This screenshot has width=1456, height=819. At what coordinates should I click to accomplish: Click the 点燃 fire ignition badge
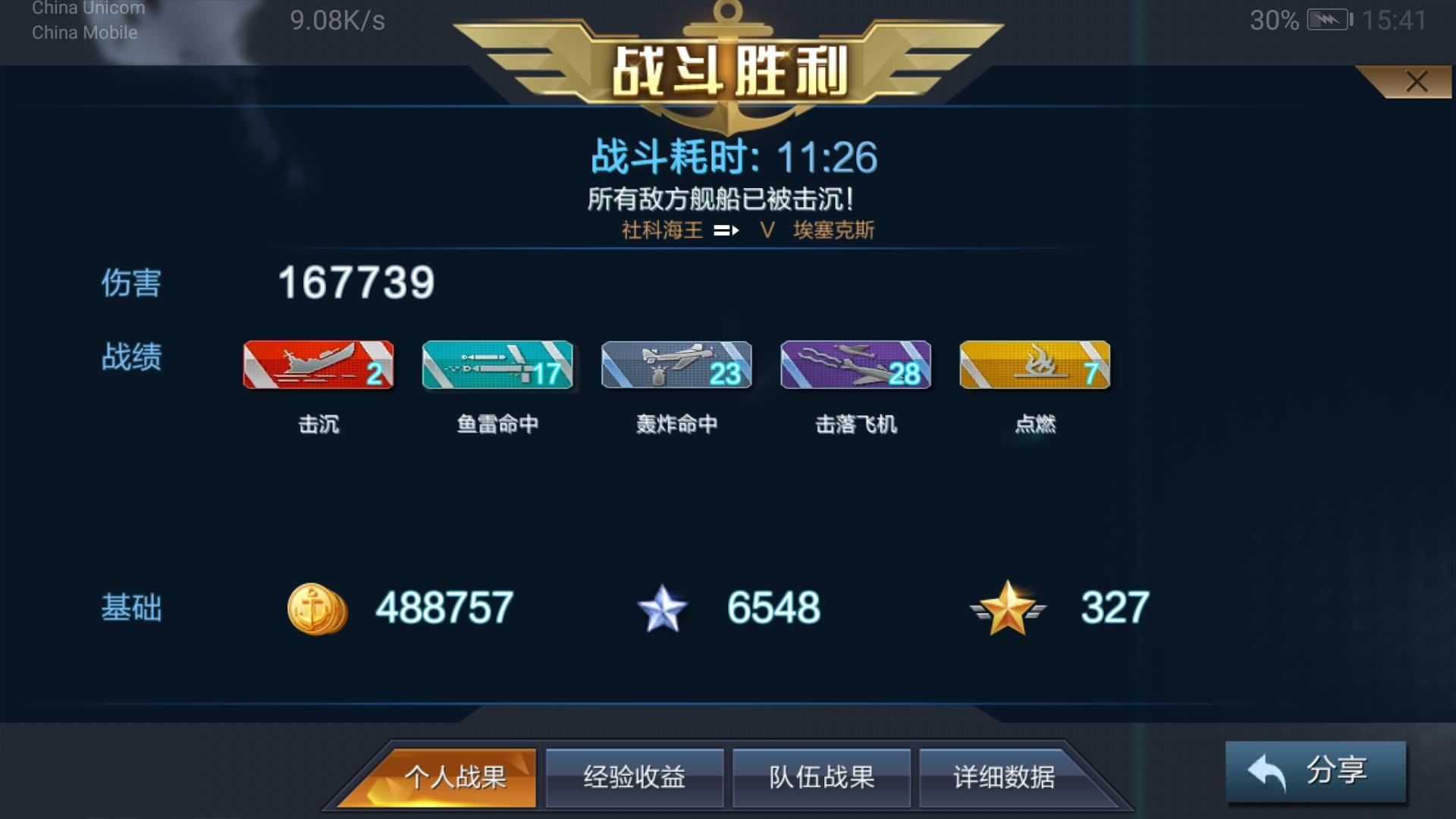pos(1034,366)
